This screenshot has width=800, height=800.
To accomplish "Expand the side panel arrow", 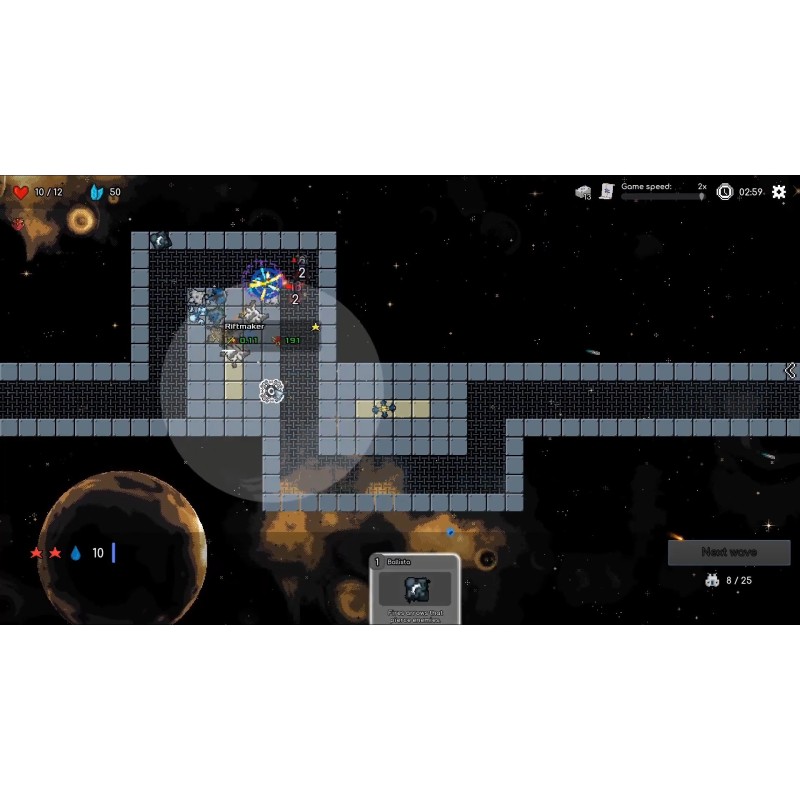I will click(x=789, y=371).
